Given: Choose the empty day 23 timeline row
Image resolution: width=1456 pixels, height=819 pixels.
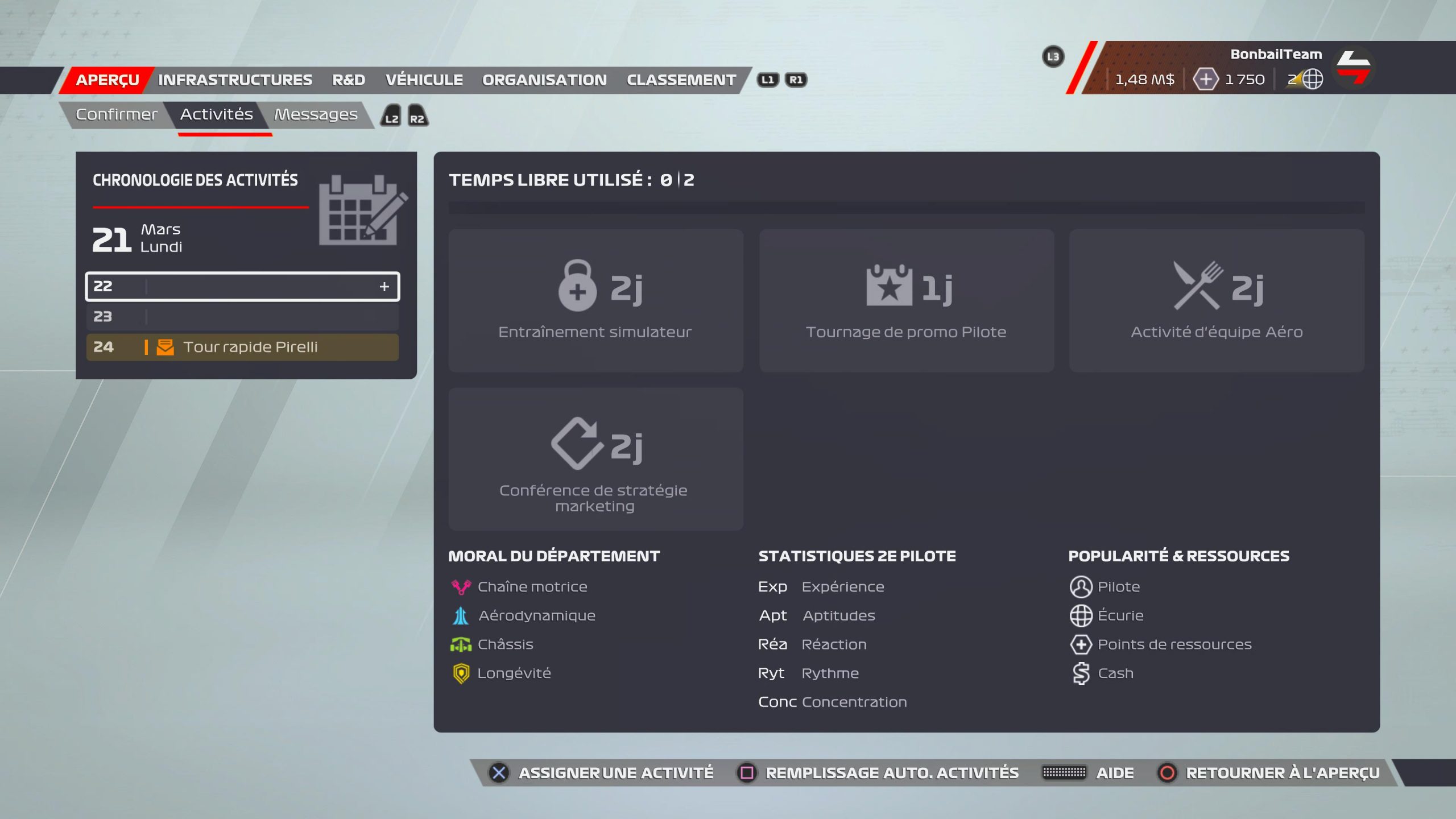Looking at the screenshot, I should click(x=242, y=317).
